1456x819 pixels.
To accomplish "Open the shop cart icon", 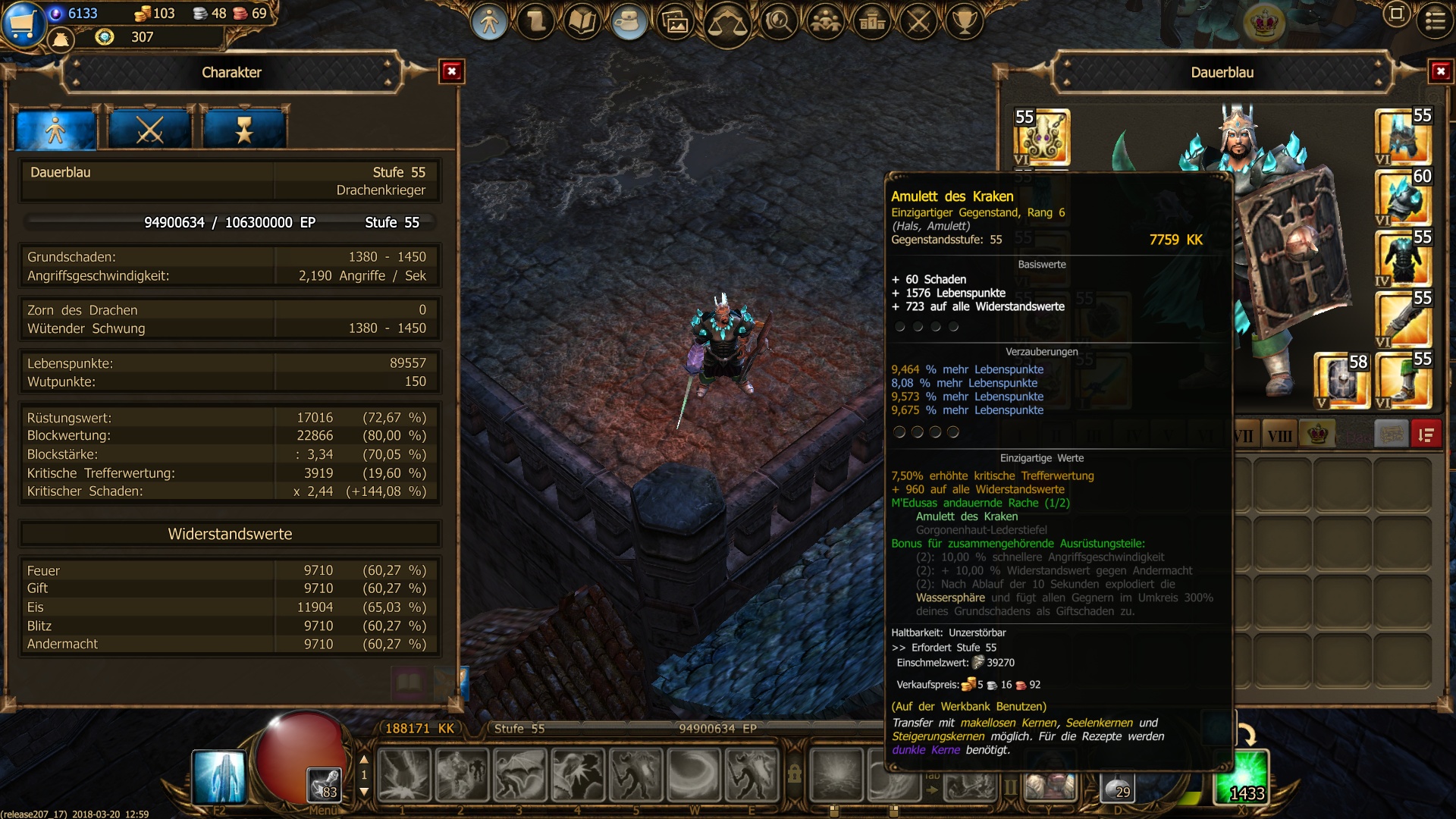I will [x=21, y=23].
